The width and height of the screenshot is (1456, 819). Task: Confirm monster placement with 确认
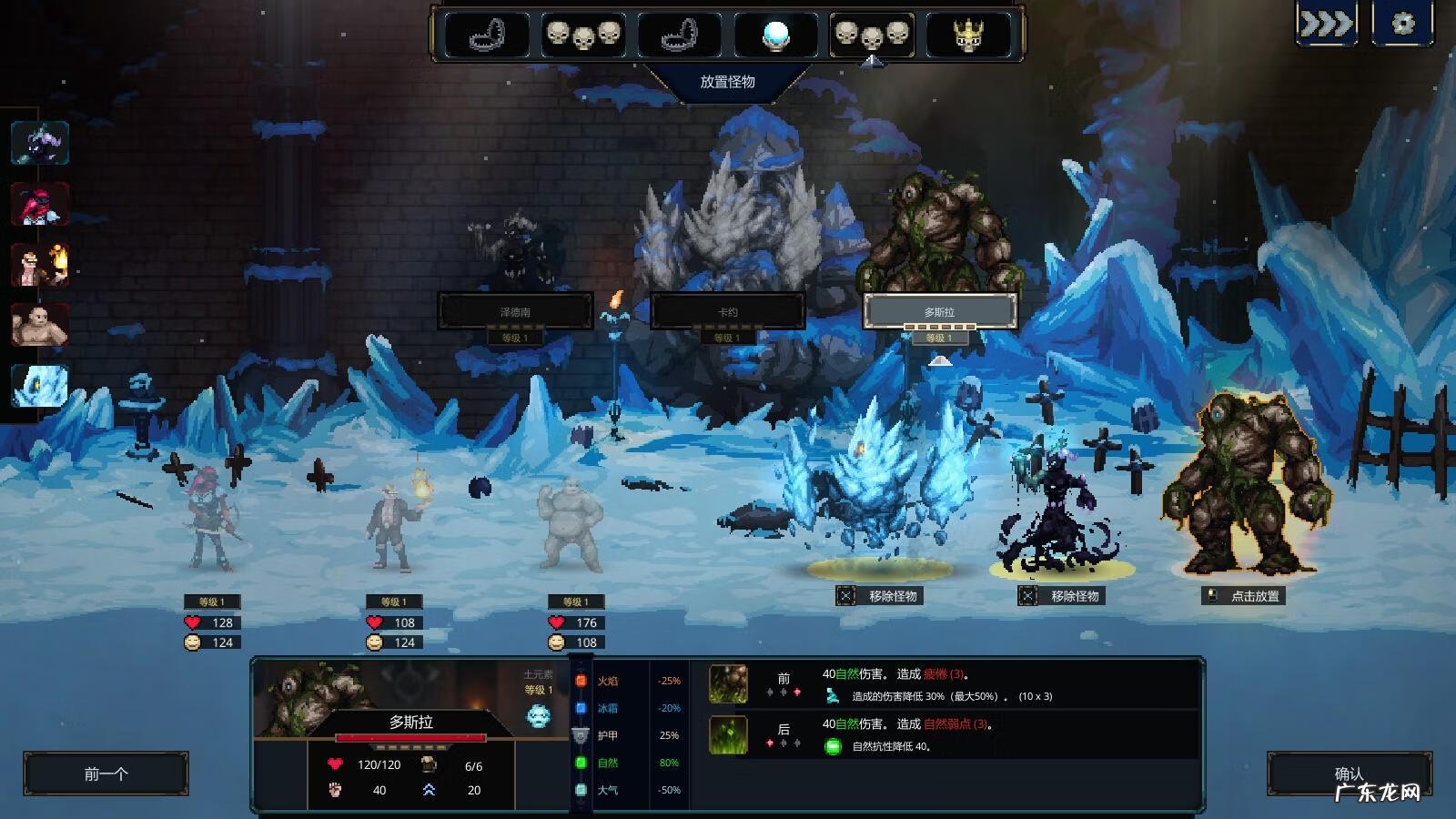point(1349,774)
